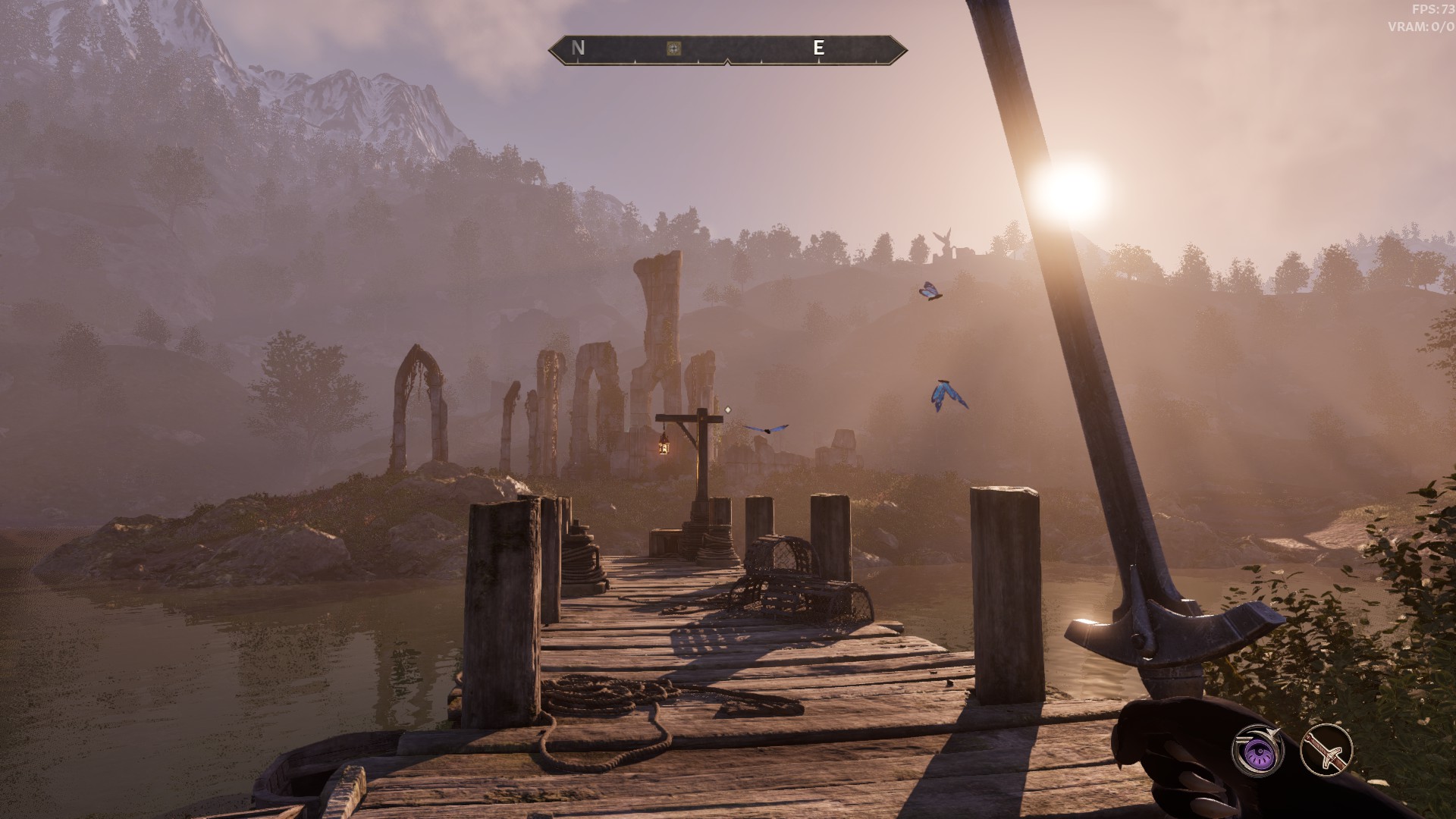The width and height of the screenshot is (1456, 819).
Task: Activate the purple eye spell icon
Action: pyautogui.click(x=1257, y=750)
